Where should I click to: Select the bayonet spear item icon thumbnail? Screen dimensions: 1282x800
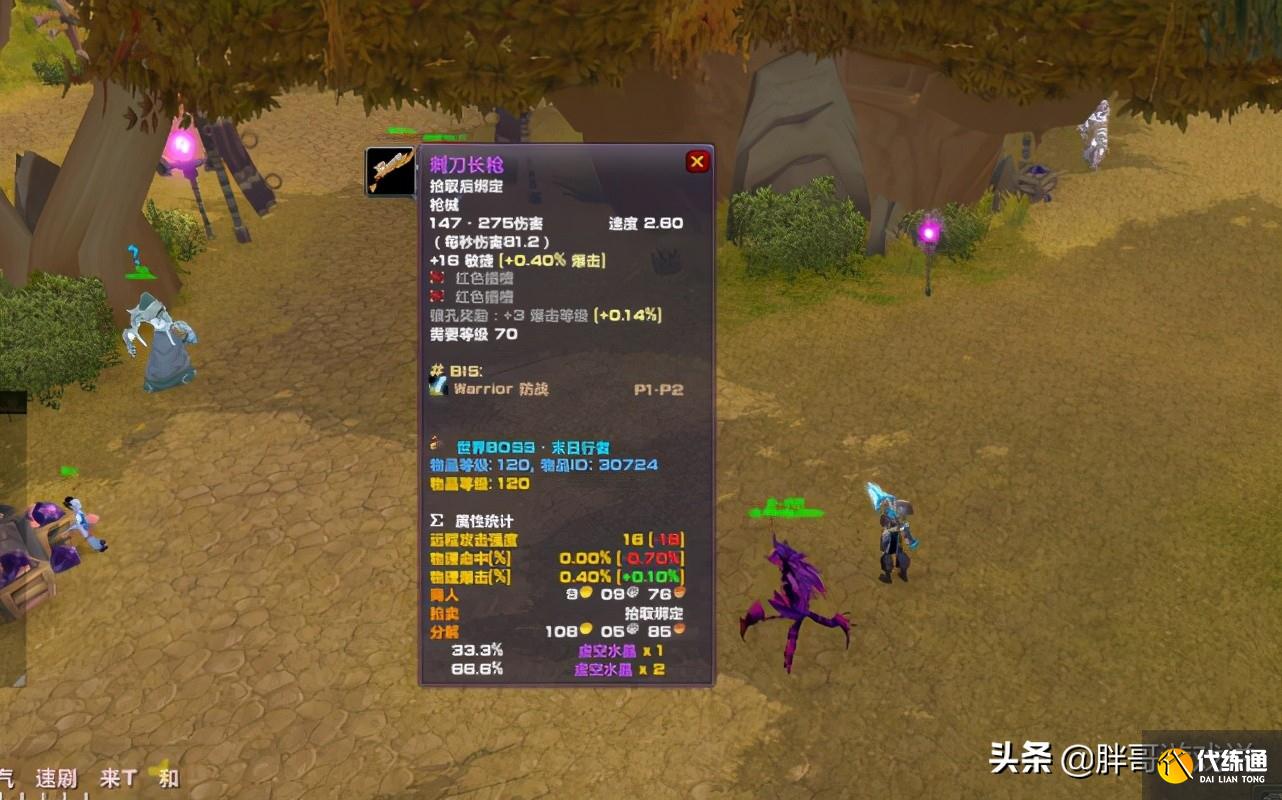pos(390,172)
